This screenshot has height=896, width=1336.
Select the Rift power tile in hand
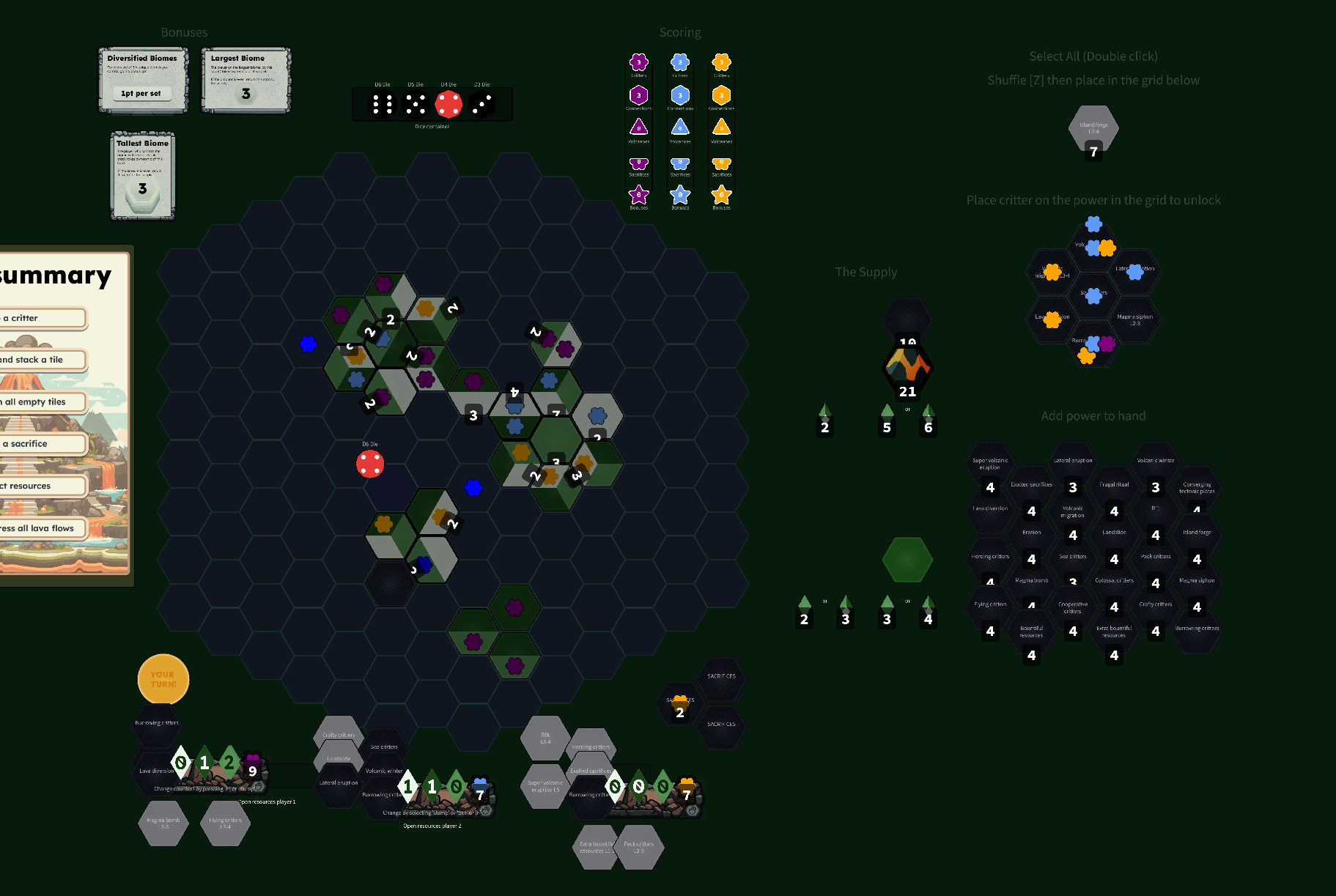coord(545,738)
